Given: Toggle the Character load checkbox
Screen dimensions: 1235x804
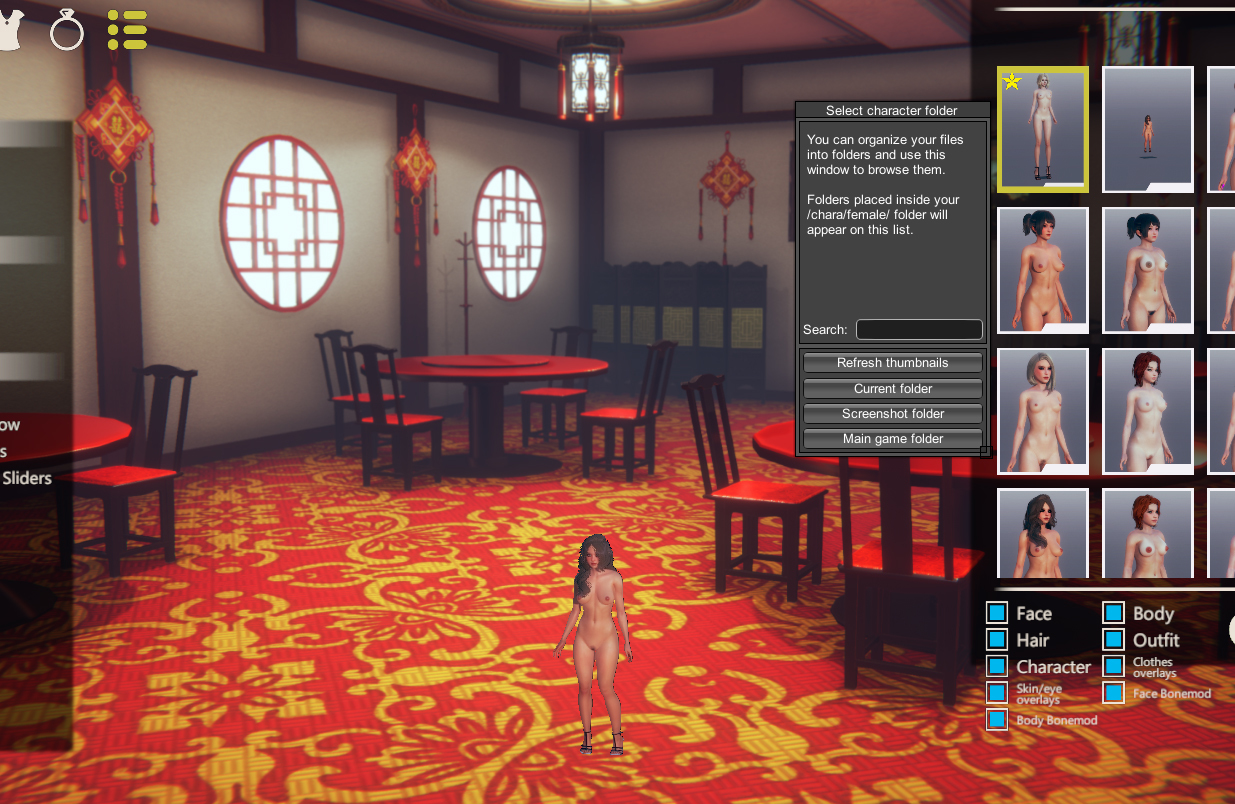Looking at the screenshot, I should (997, 666).
